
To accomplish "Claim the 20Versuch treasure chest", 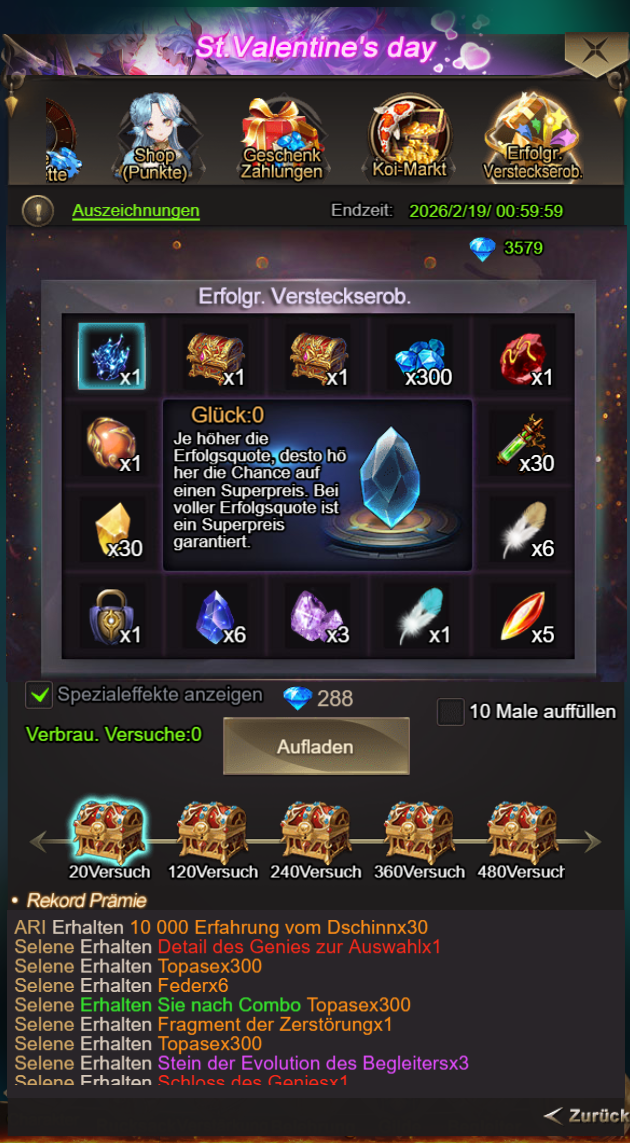I will 107,832.
